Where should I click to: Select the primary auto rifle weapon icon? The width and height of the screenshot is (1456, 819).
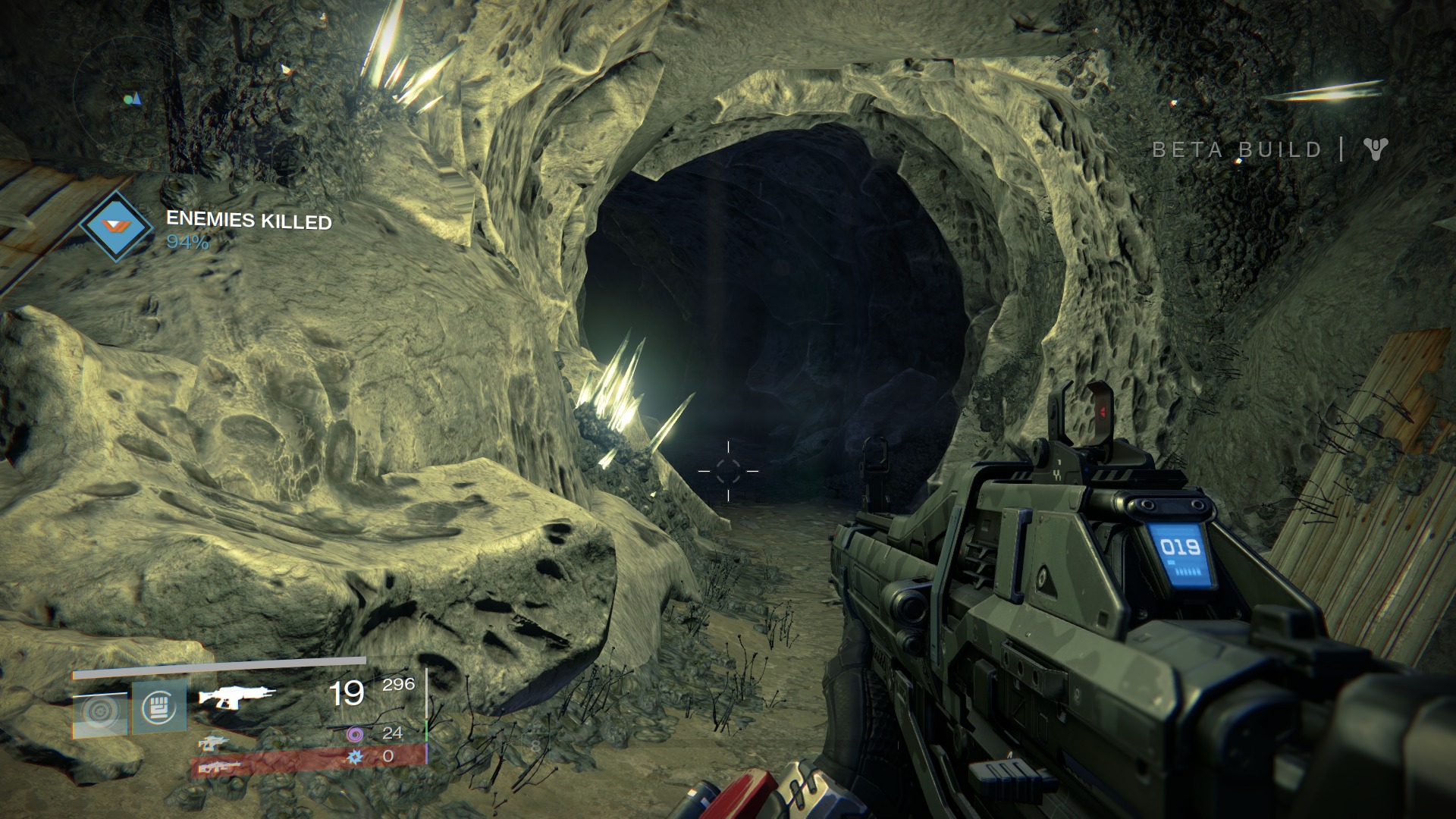[x=236, y=695]
